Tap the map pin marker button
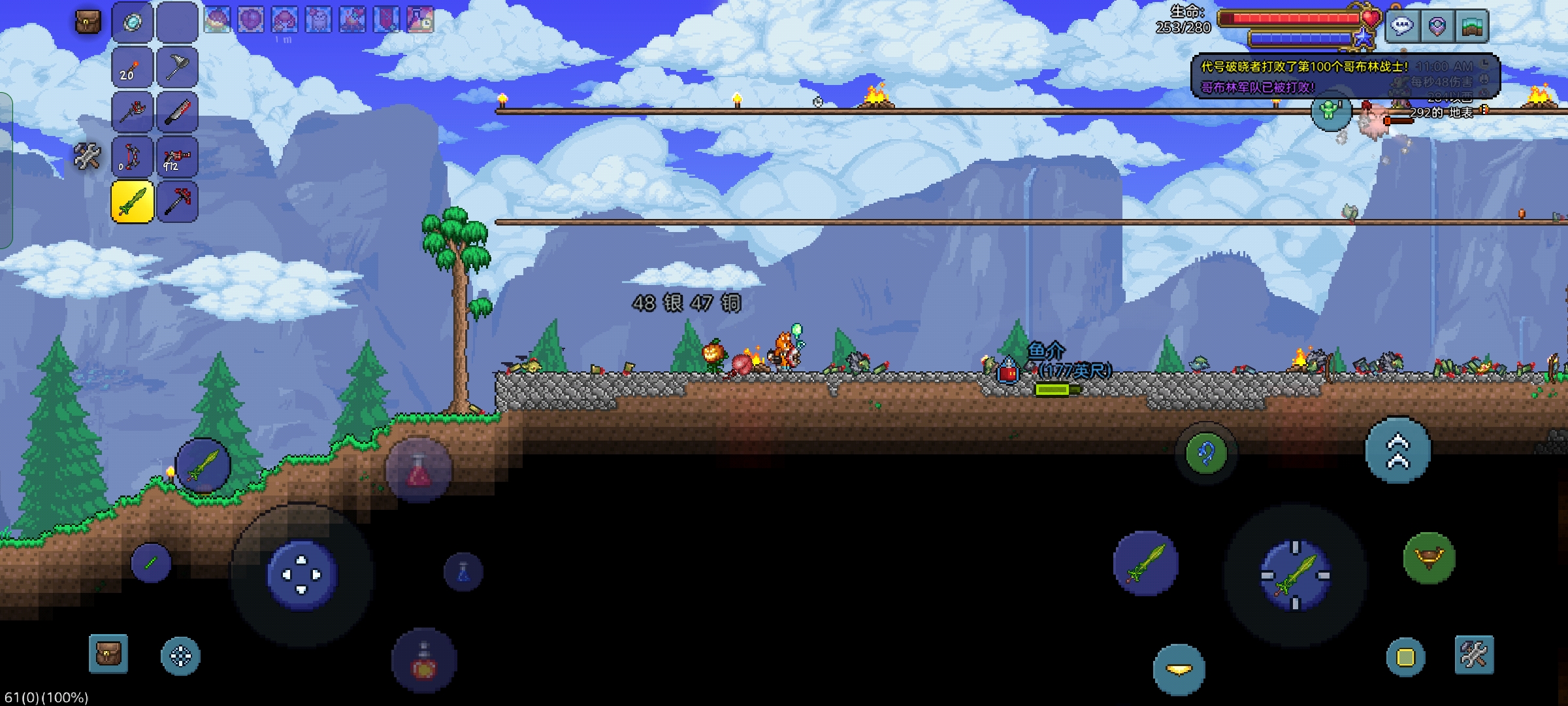1568x706 pixels. 1437,26
